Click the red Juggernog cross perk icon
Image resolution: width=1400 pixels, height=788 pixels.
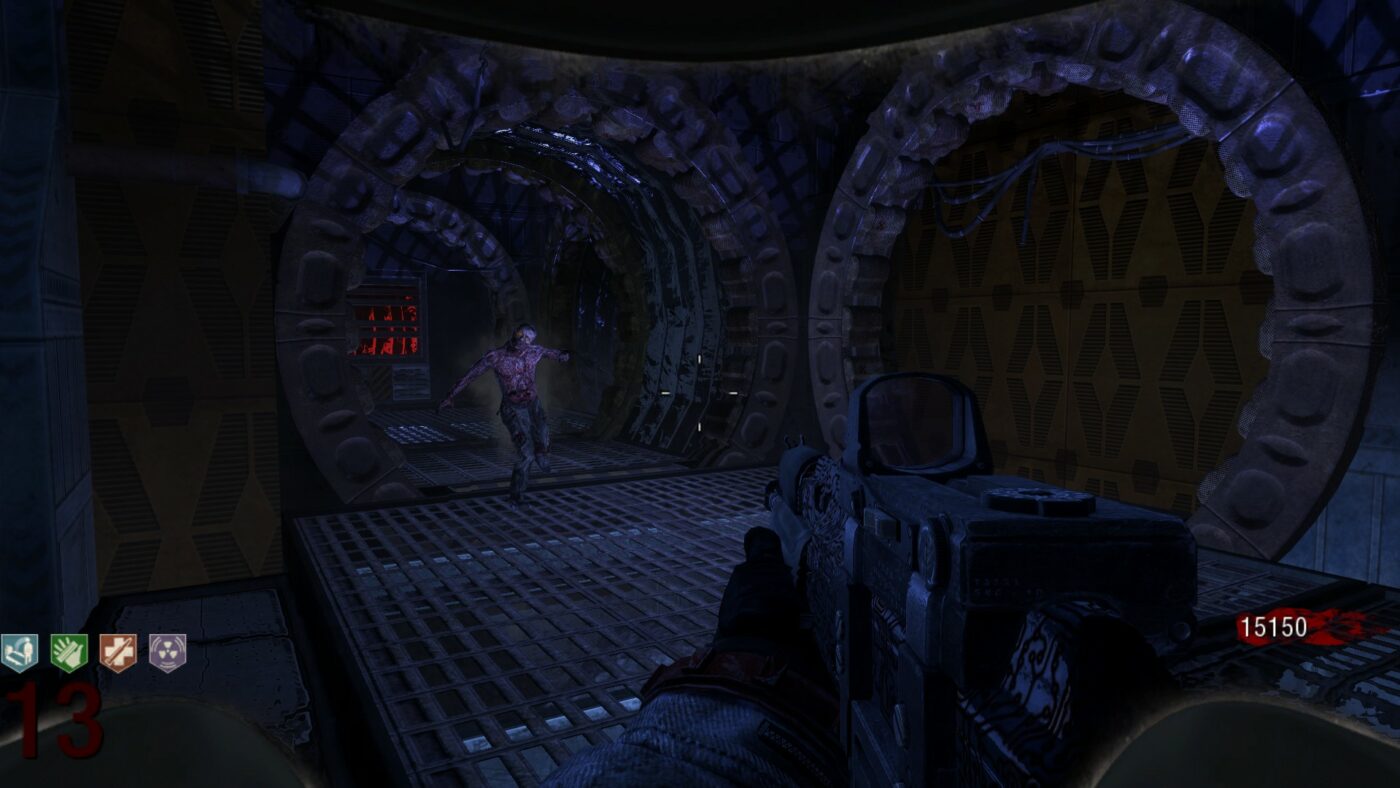tap(118, 653)
